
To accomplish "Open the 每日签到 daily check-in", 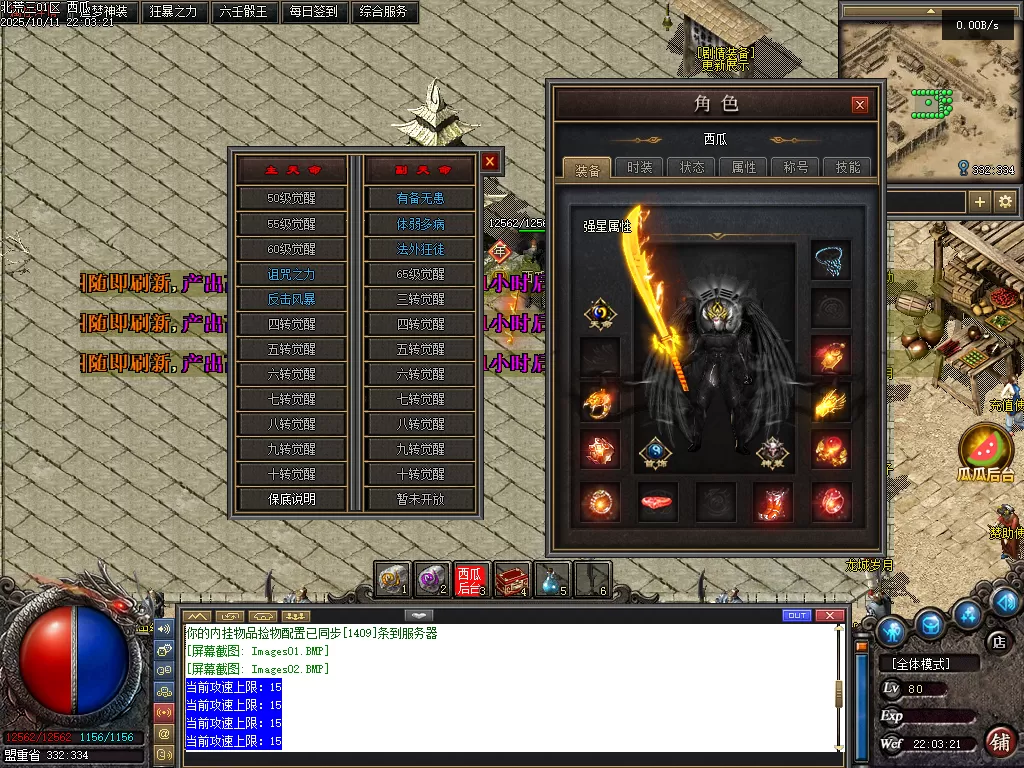I will 314,12.
